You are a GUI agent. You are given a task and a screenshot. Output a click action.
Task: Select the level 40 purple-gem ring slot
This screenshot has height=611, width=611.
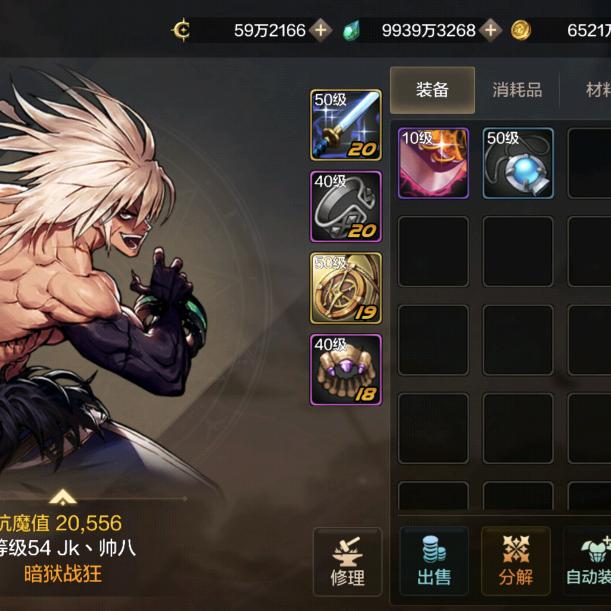click(346, 369)
